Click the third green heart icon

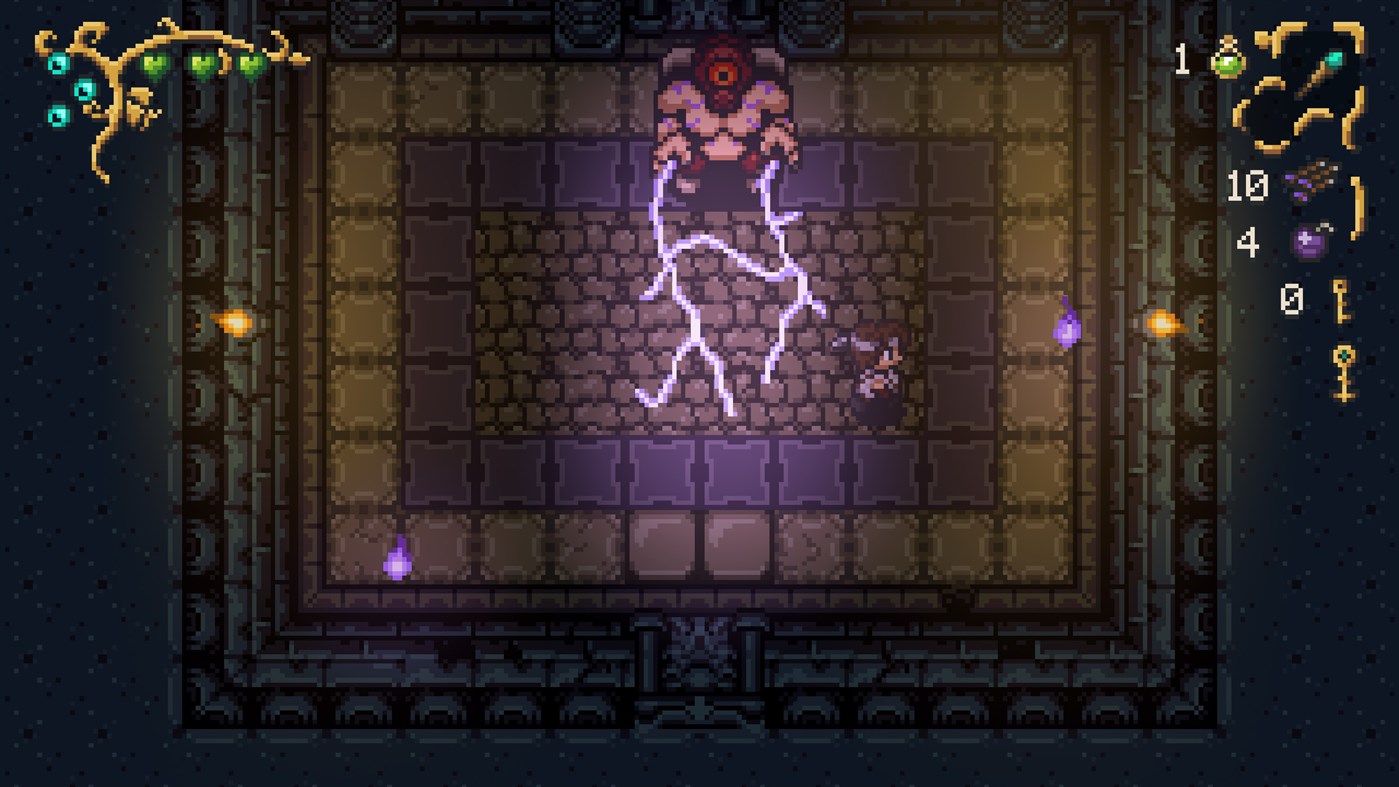[250, 63]
